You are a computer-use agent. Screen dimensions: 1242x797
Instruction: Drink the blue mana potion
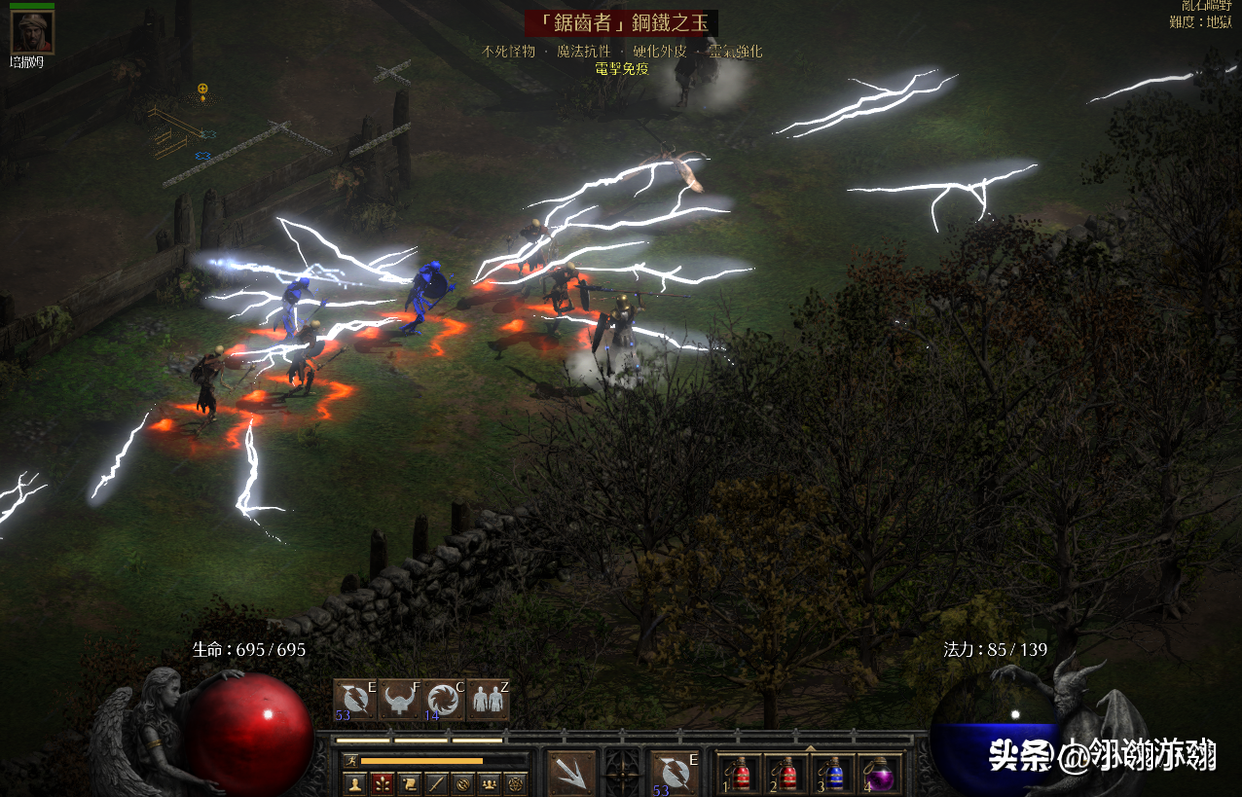tap(833, 773)
